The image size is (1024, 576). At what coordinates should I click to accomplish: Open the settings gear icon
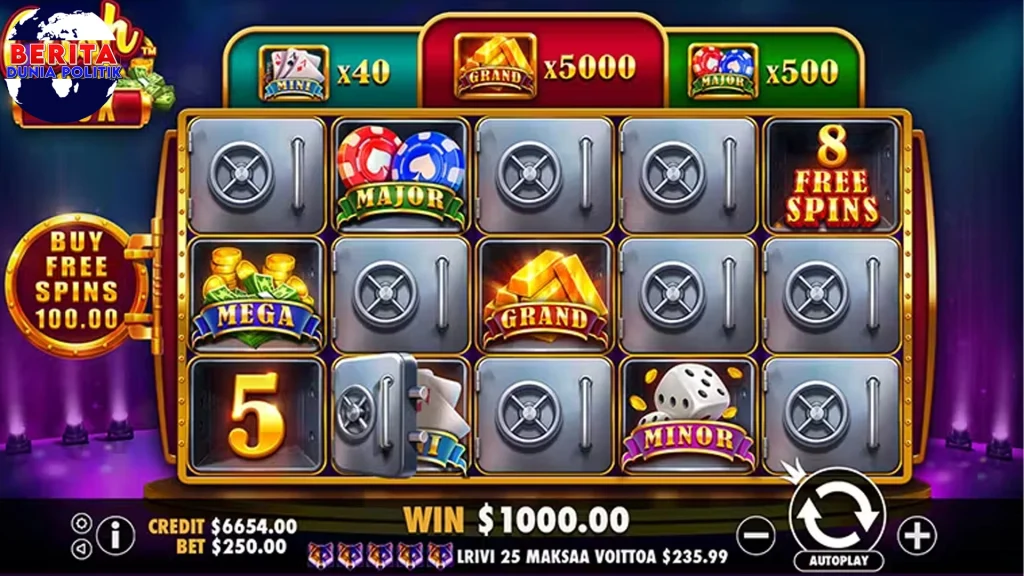click(x=82, y=523)
